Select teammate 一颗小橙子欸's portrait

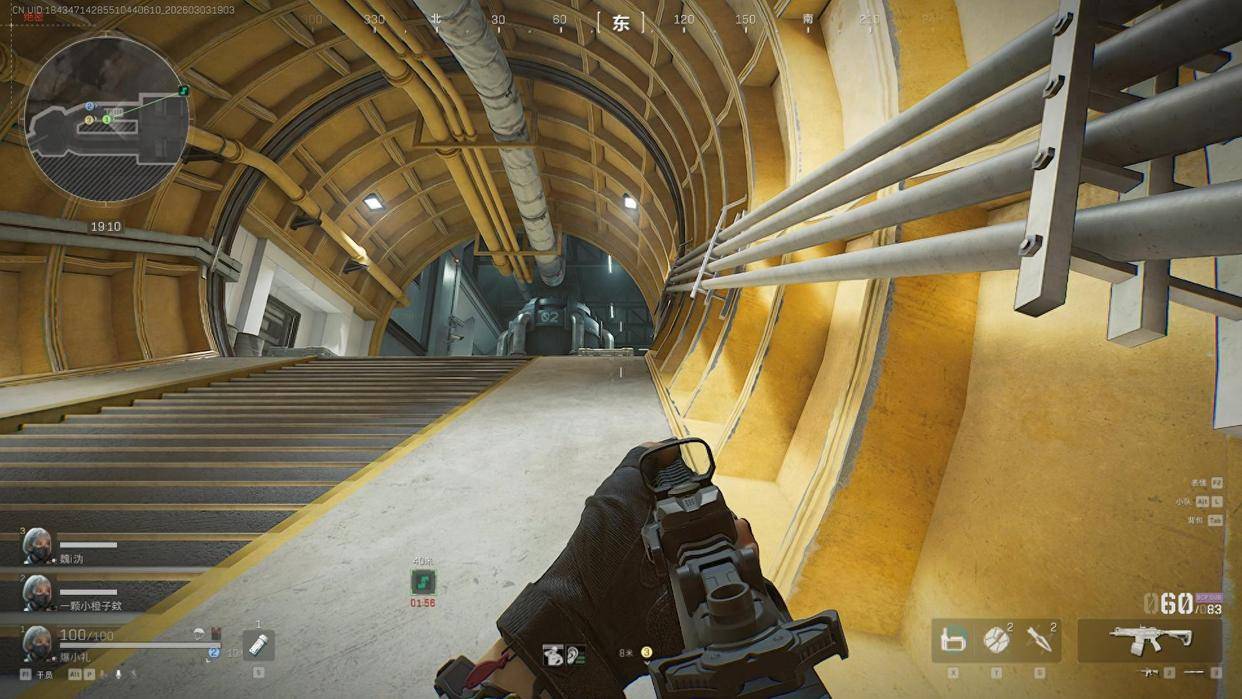(37, 592)
